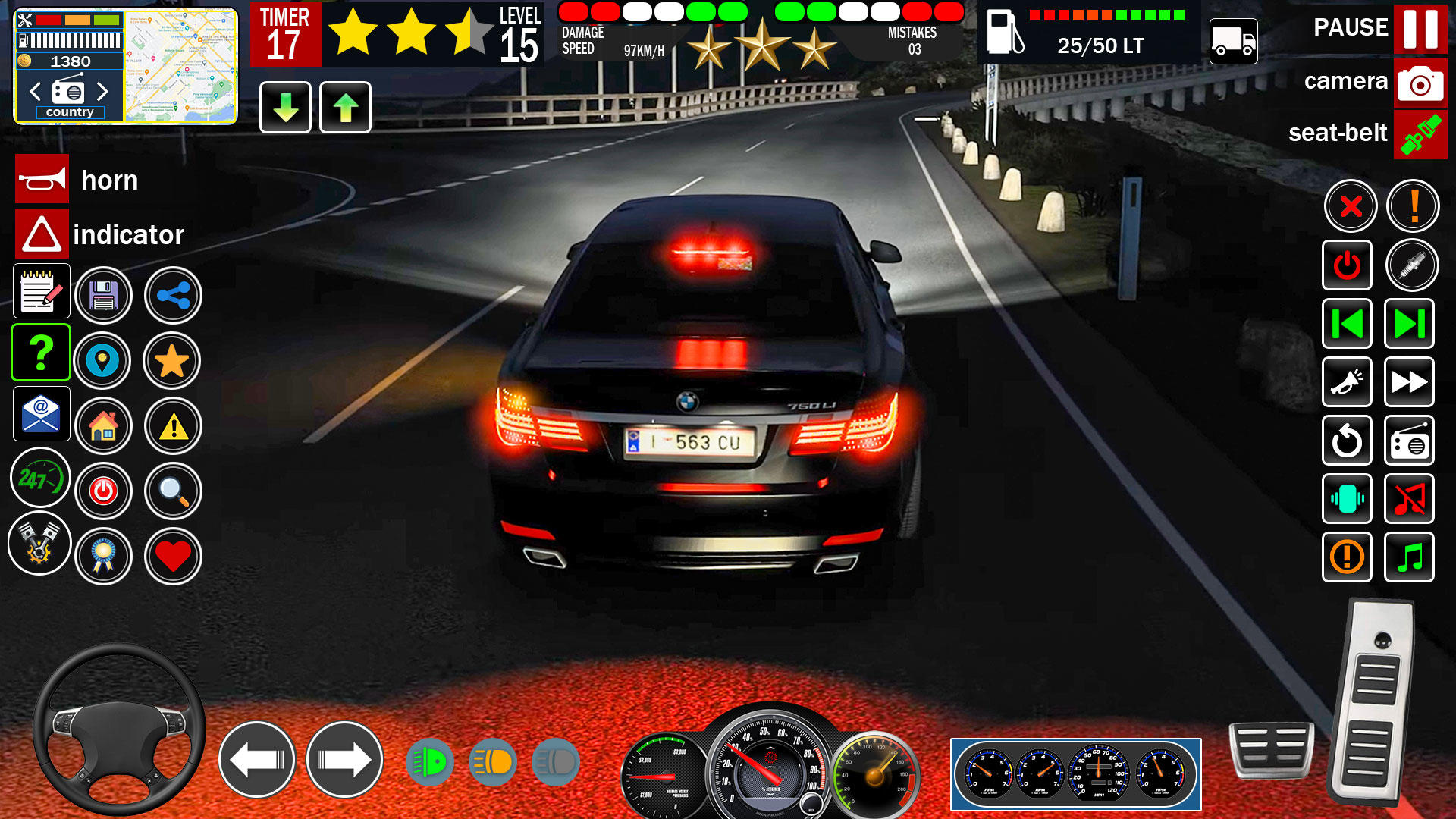This screenshot has width=1456, height=819.
Task: Open the engine tuning settings
Action: (x=39, y=543)
